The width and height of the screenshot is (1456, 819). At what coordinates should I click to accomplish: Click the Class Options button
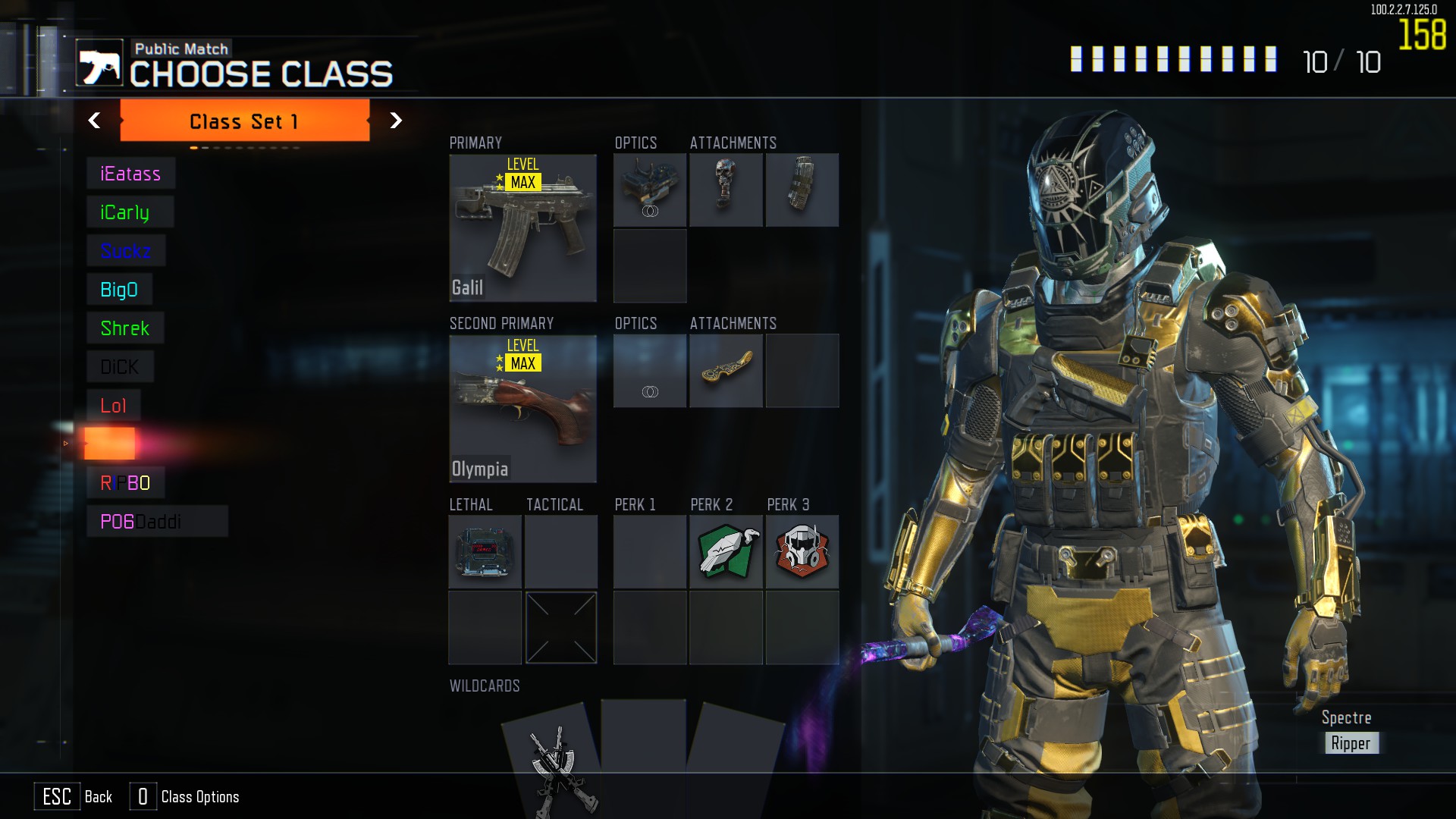tap(185, 796)
